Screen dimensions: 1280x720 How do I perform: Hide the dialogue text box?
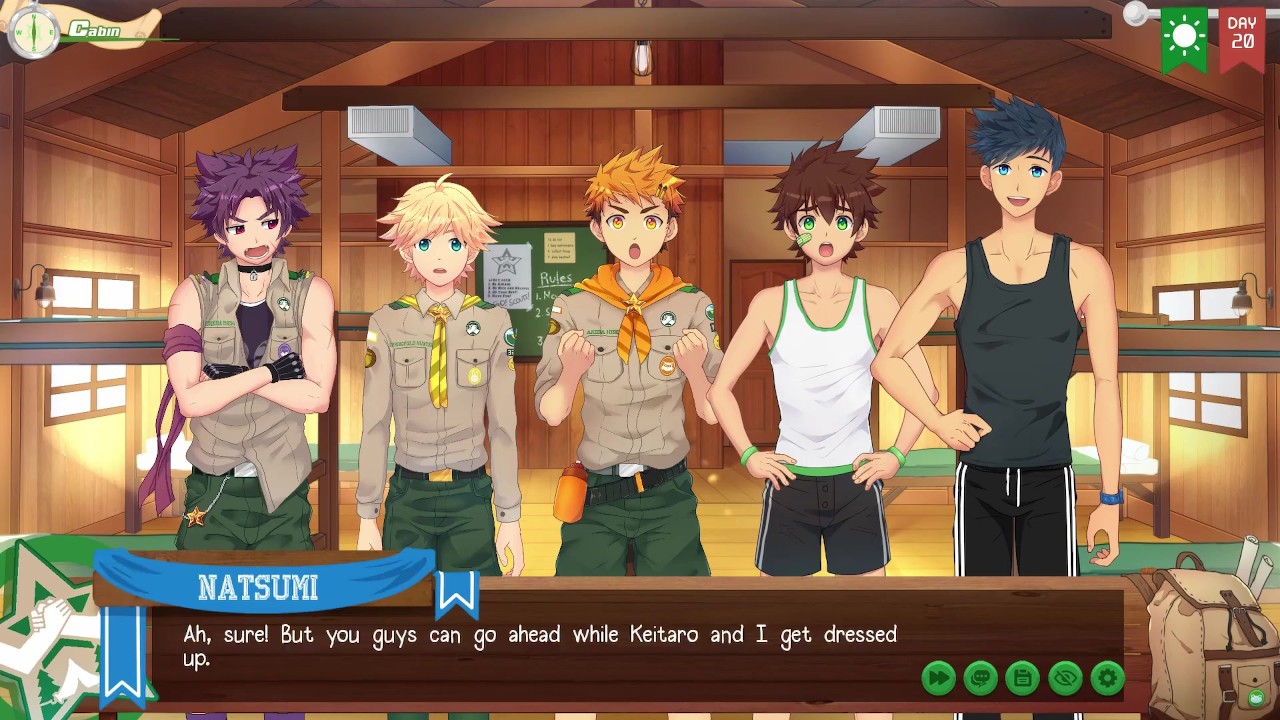pyautogui.click(x=1065, y=678)
